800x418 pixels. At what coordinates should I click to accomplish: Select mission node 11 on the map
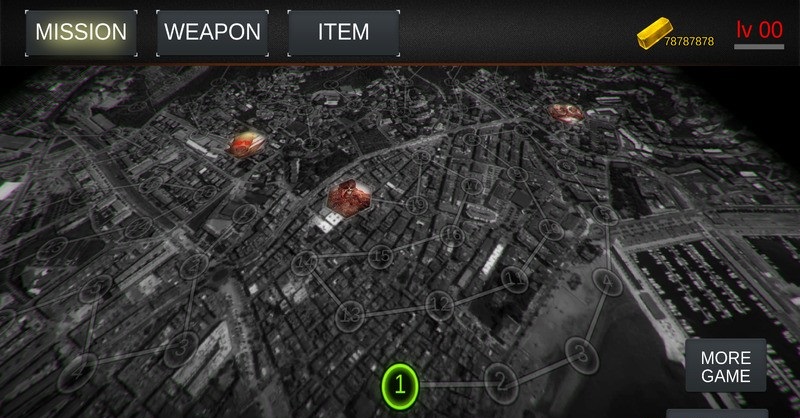tap(515, 277)
